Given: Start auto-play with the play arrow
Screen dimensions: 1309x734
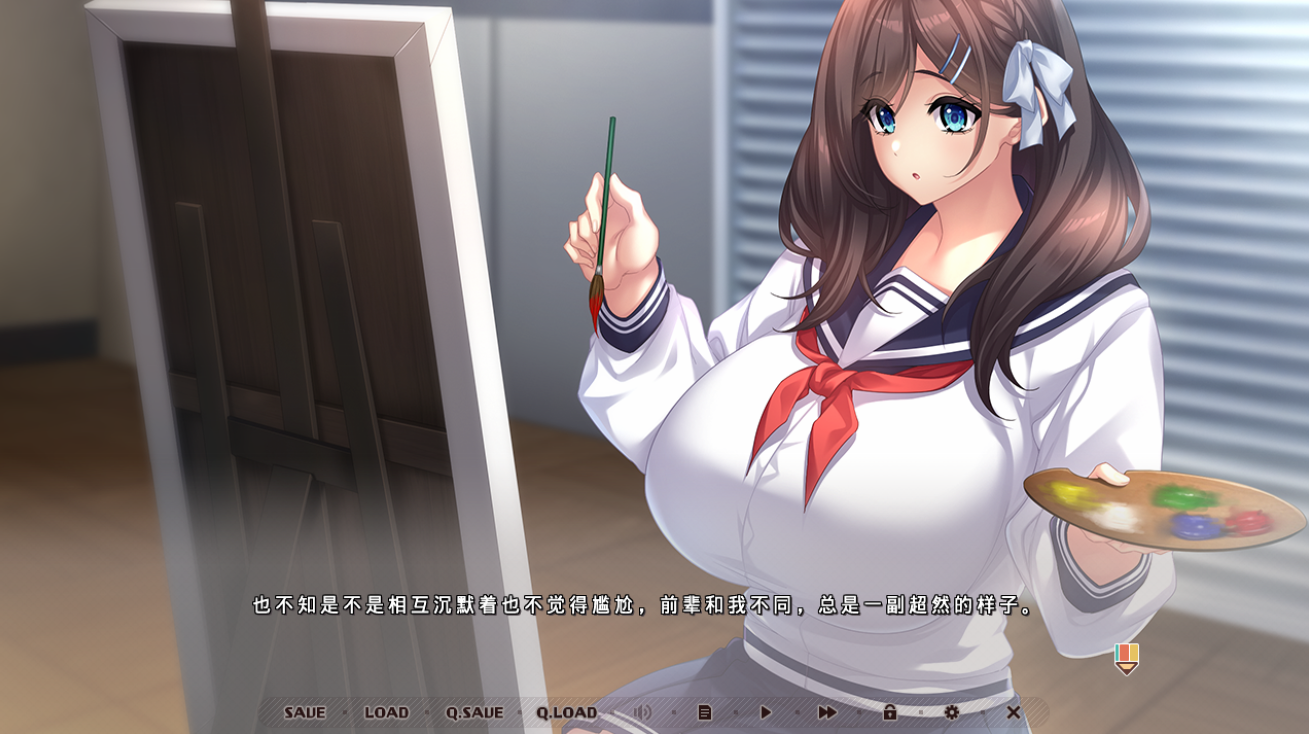Looking at the screenshot, I should [766, 713].
